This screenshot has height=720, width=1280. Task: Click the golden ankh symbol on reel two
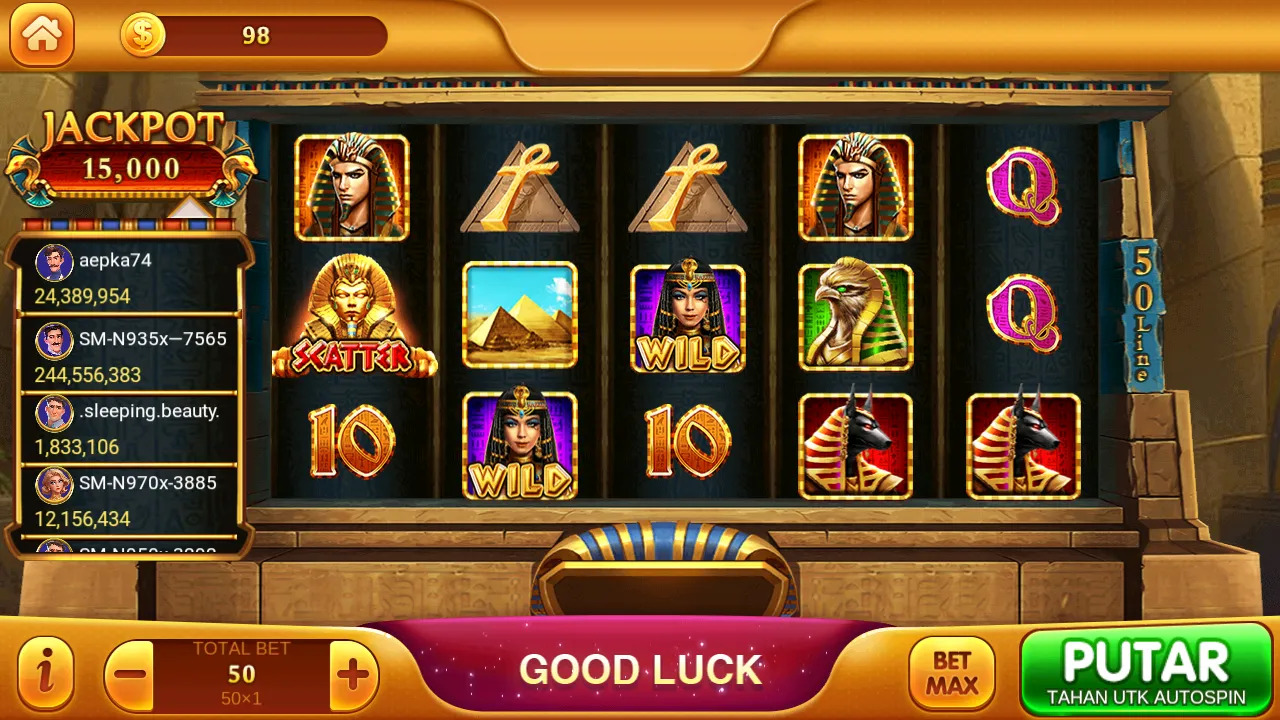(520, 188)
